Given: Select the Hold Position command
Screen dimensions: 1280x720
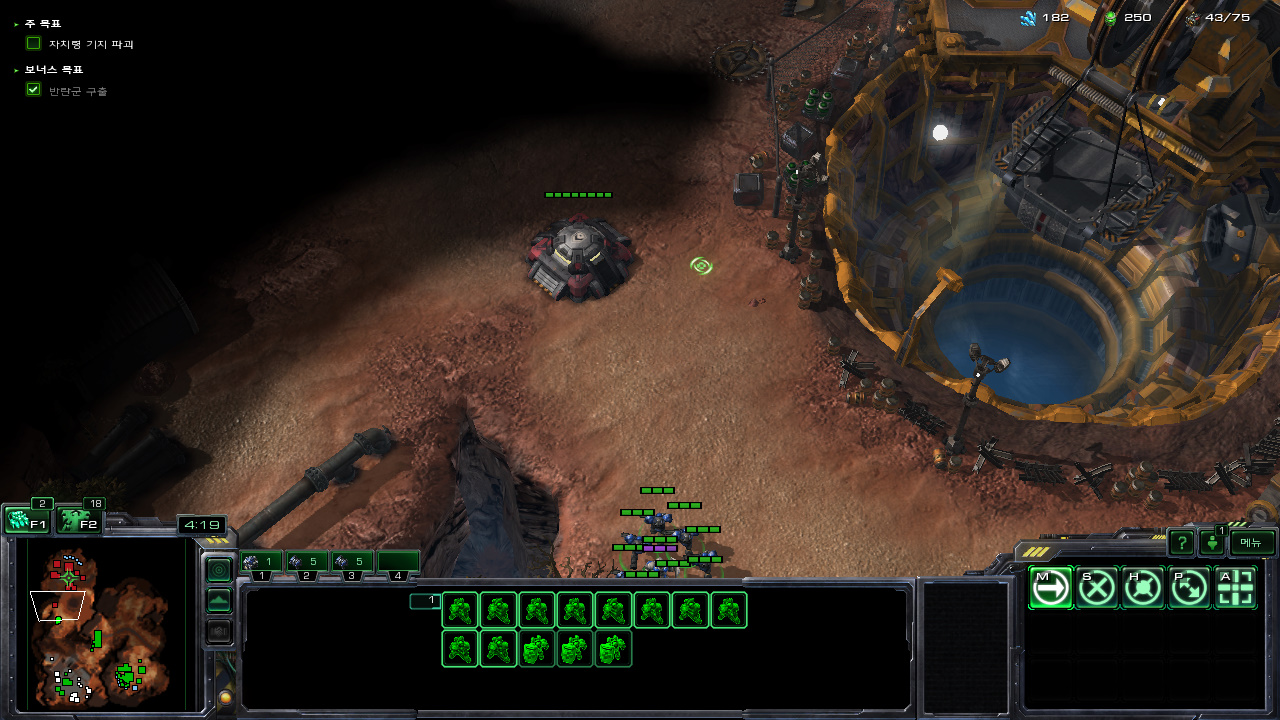Looking at the screenshot, I should coord(1142,588).
